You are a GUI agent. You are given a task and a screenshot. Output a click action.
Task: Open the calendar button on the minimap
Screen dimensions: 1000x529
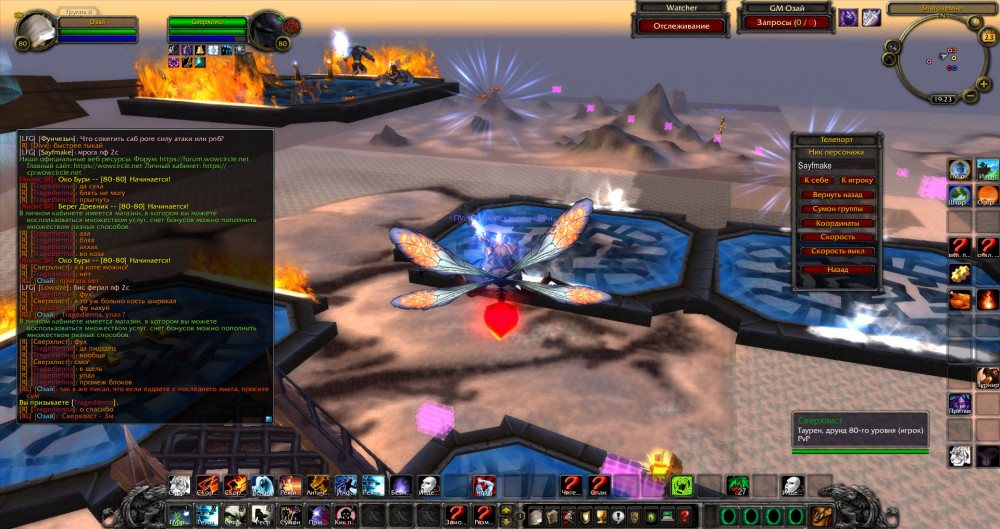(x=988, y=38)
